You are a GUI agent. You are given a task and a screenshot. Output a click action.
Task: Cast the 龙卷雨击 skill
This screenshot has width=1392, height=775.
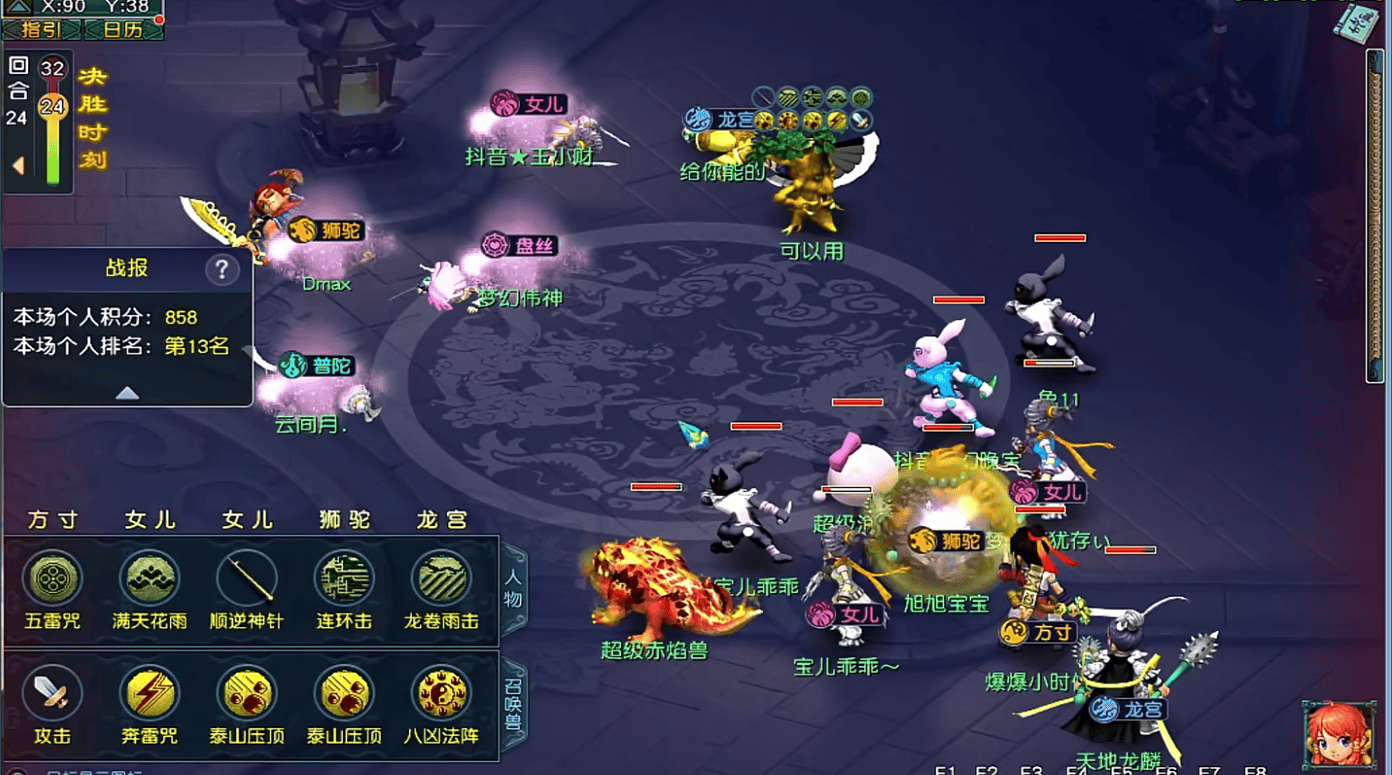(x=441, y=579)
